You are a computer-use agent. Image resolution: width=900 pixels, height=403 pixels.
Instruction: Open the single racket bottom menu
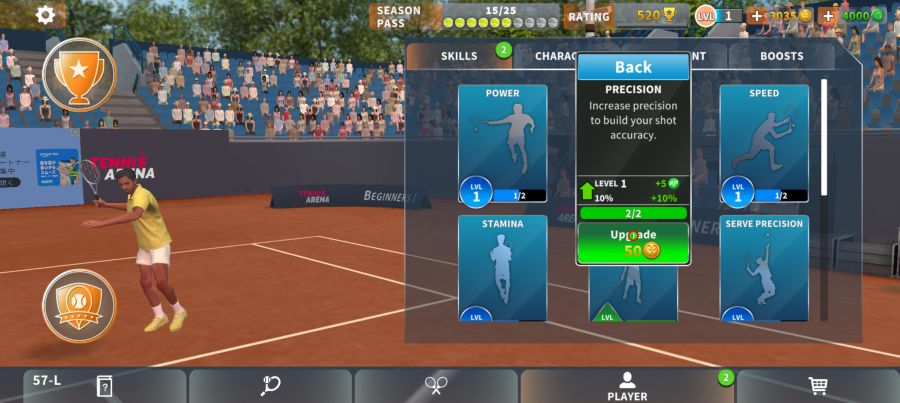[270, 386]
